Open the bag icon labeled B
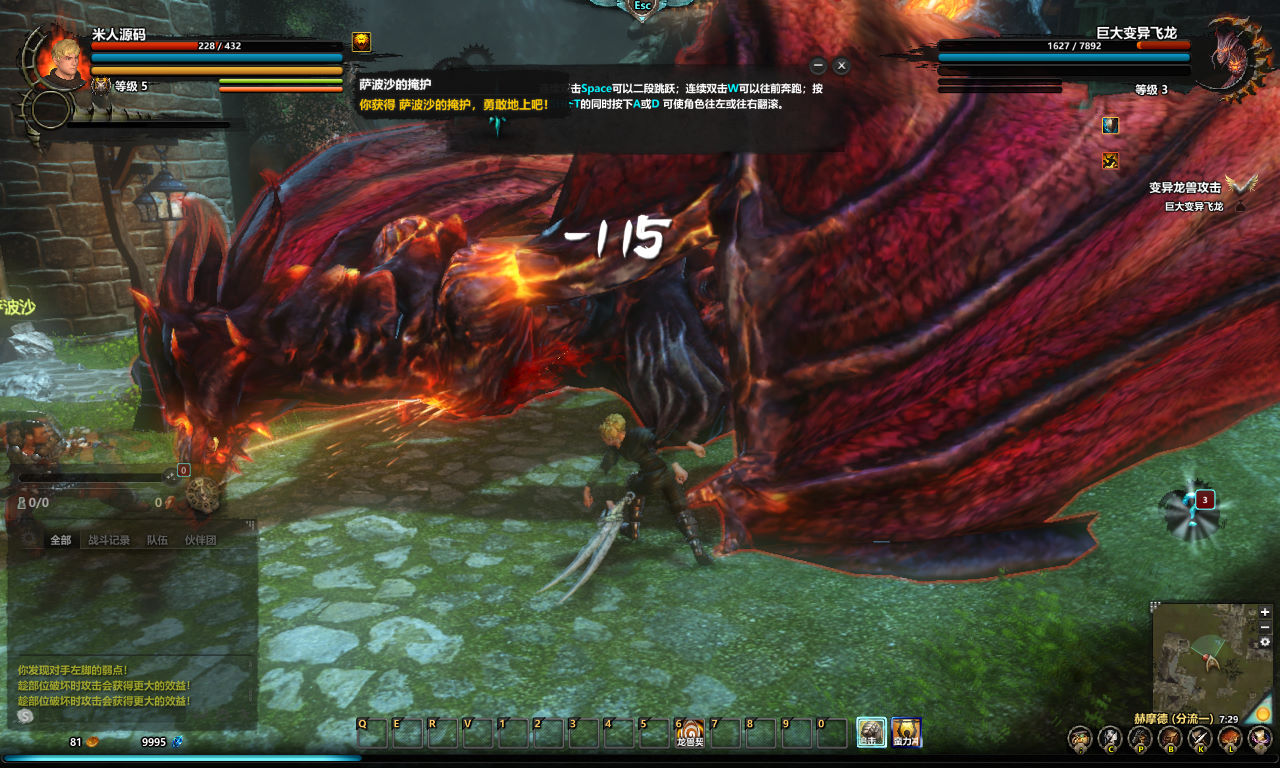Image resolution: width=1280 pixels, height=768 pixels. pyautogui.click(x=1170, y=740)
